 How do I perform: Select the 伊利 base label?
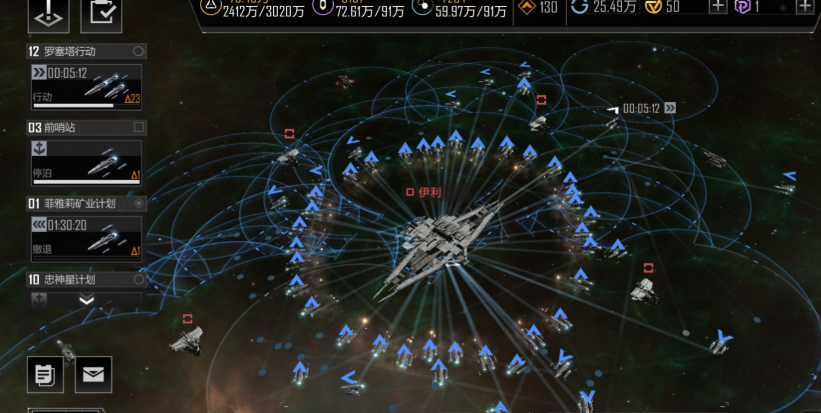(x=424, y=191)
